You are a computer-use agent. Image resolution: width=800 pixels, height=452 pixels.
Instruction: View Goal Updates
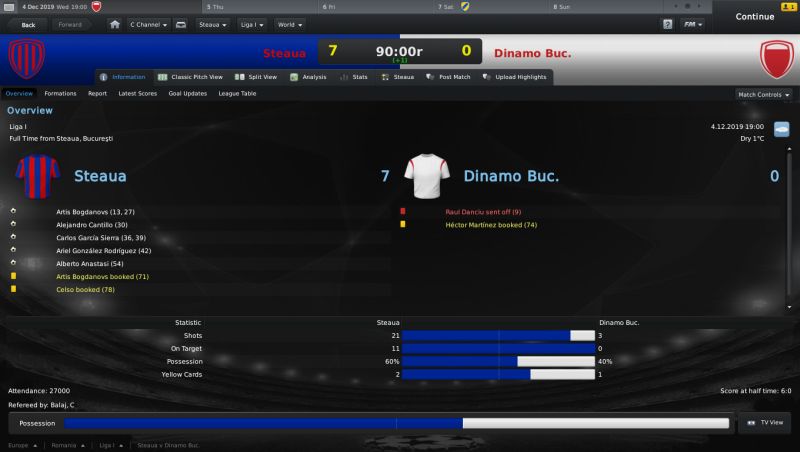[x=188, y=94]
